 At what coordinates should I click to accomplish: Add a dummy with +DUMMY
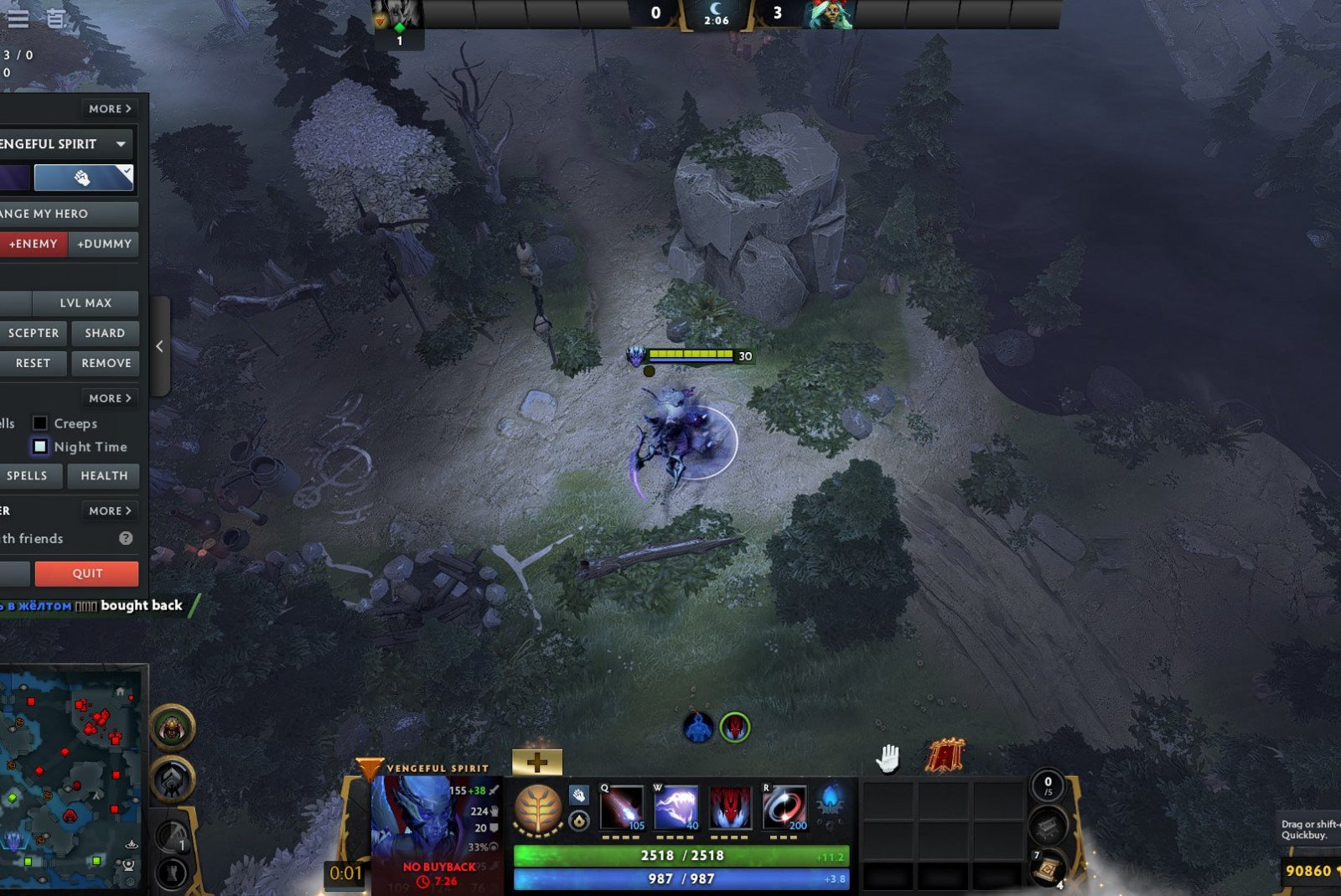104,244
